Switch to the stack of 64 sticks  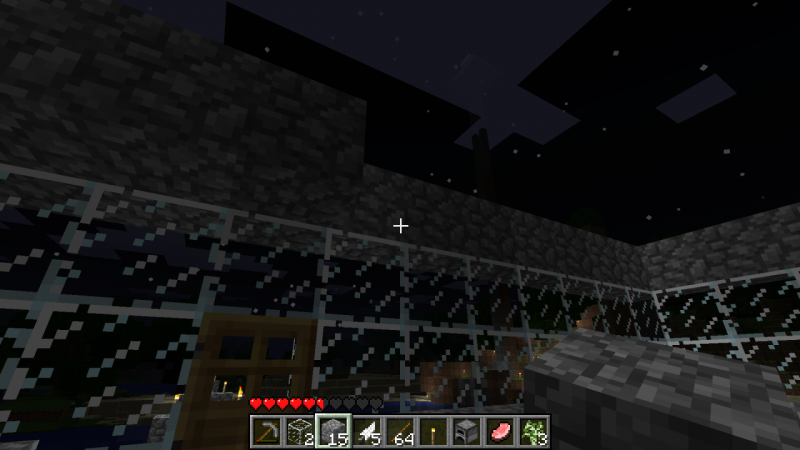pos(400,432)
